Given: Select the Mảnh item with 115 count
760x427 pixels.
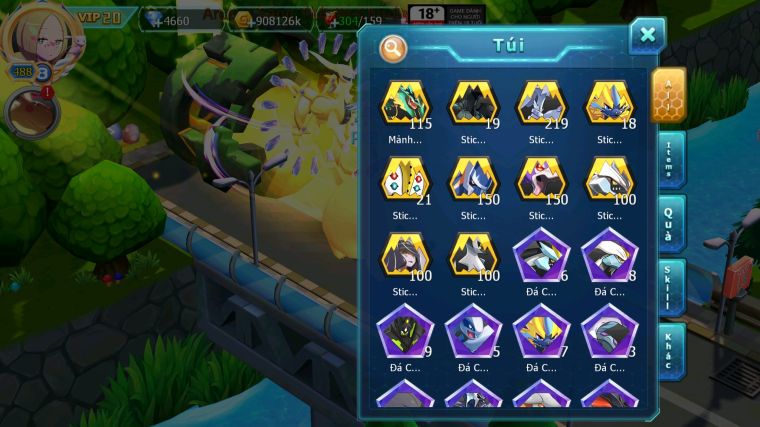Looking at the screenshot, I should tap(405, 103).
